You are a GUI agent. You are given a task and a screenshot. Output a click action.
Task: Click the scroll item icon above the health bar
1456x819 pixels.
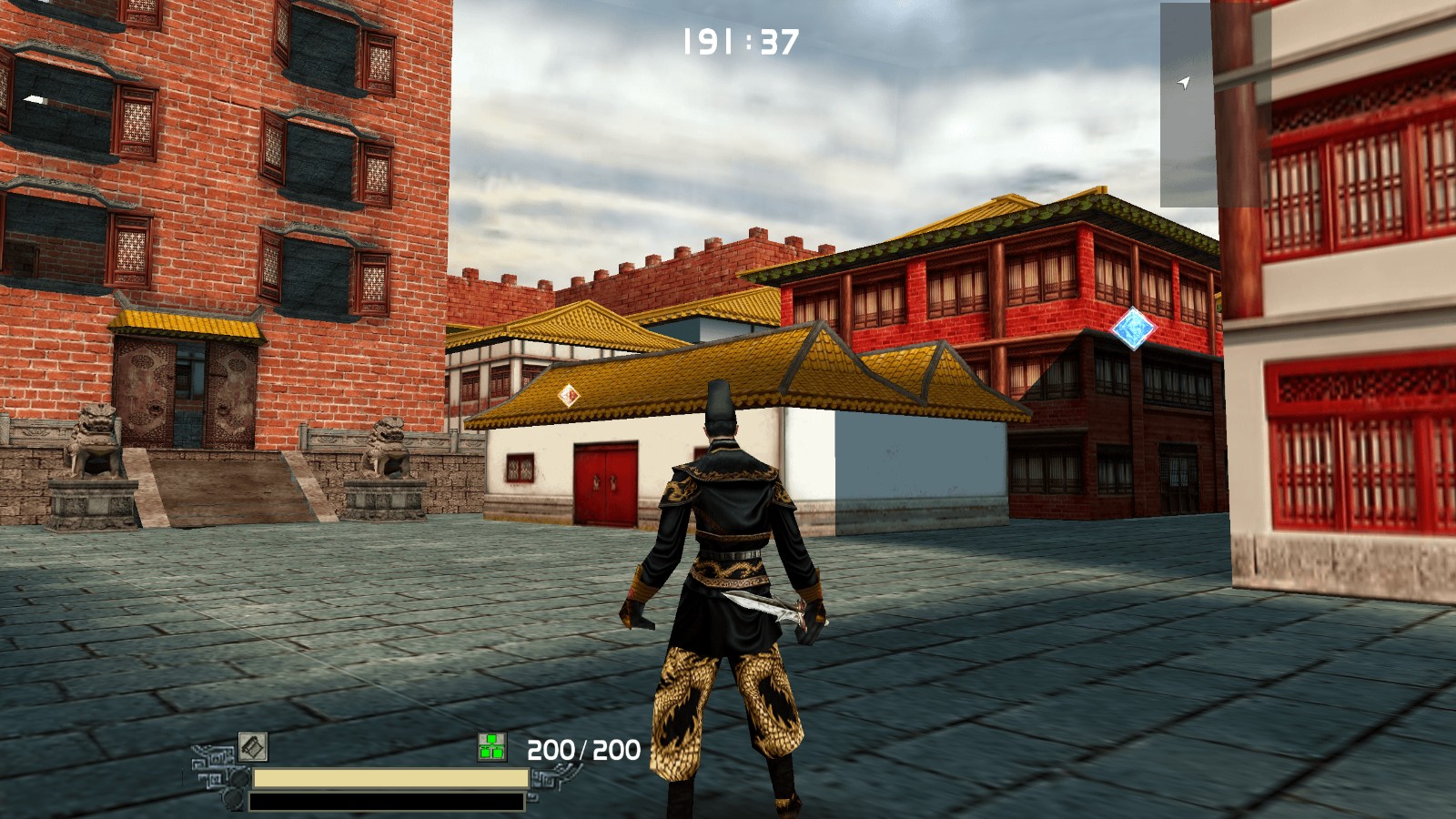(253, 747)
